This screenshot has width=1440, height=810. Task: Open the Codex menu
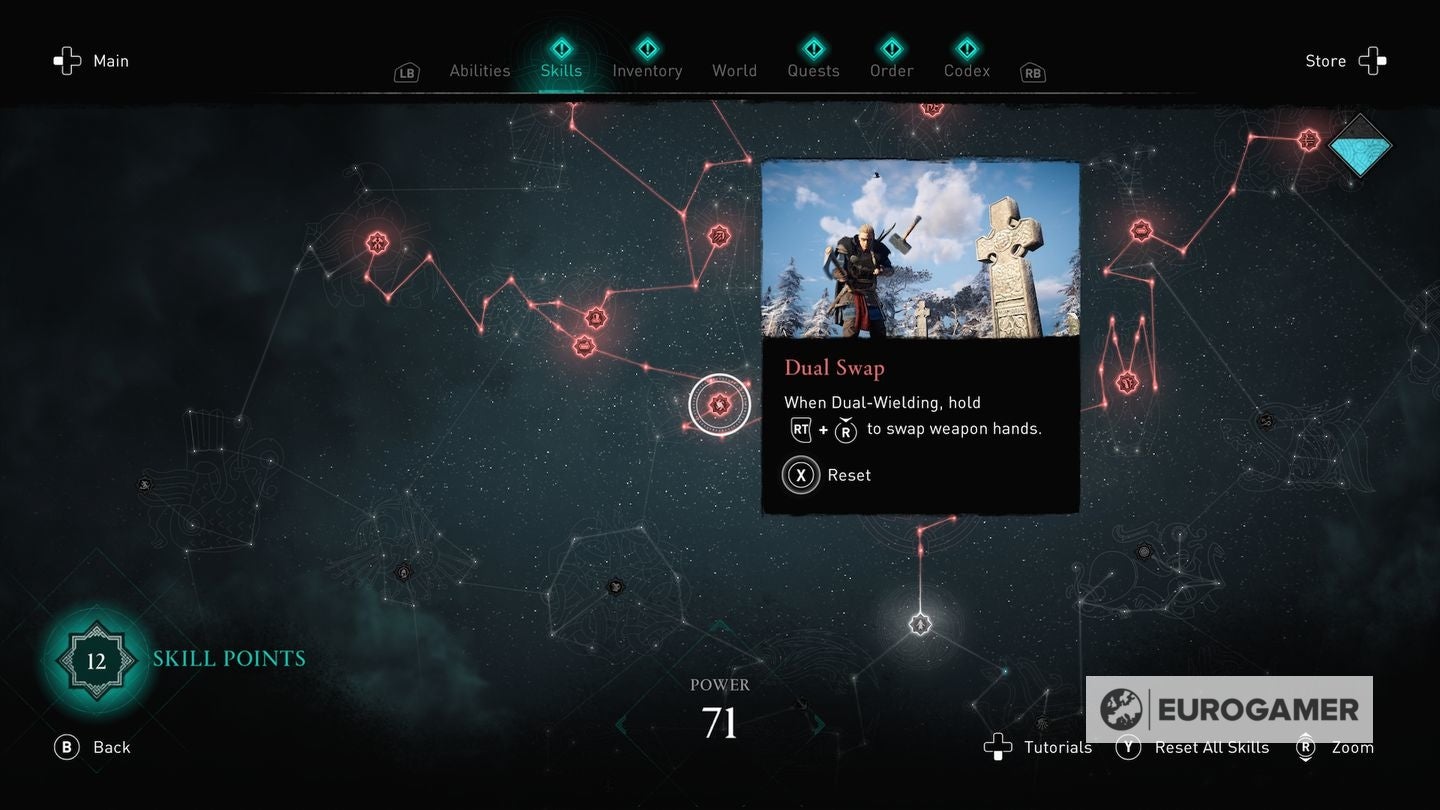point(966,70)
